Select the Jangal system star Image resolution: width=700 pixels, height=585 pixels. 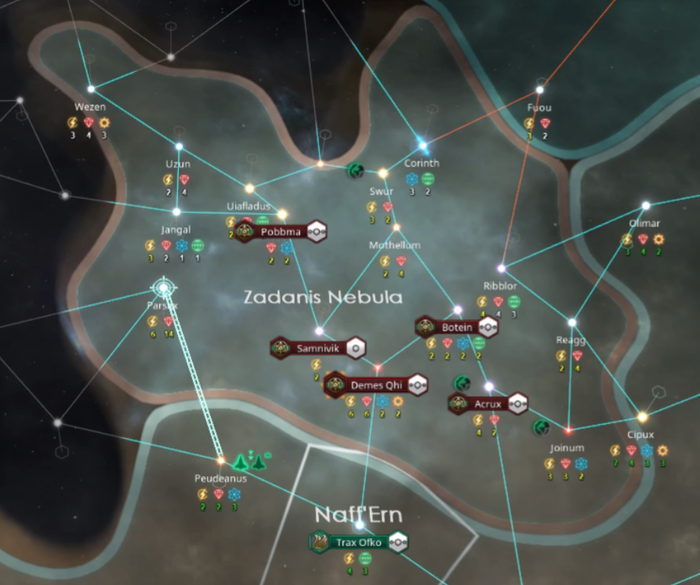[177, 212]
